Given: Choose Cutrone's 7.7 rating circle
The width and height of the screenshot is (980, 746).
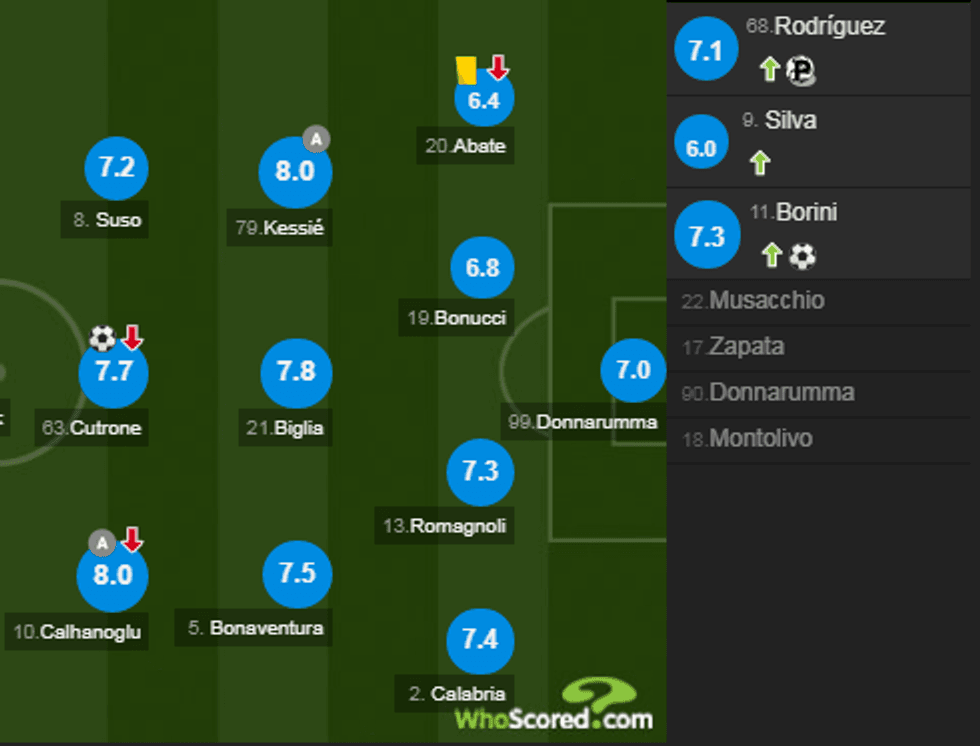Looking at the screenshot, I should (x=113, y=373).
